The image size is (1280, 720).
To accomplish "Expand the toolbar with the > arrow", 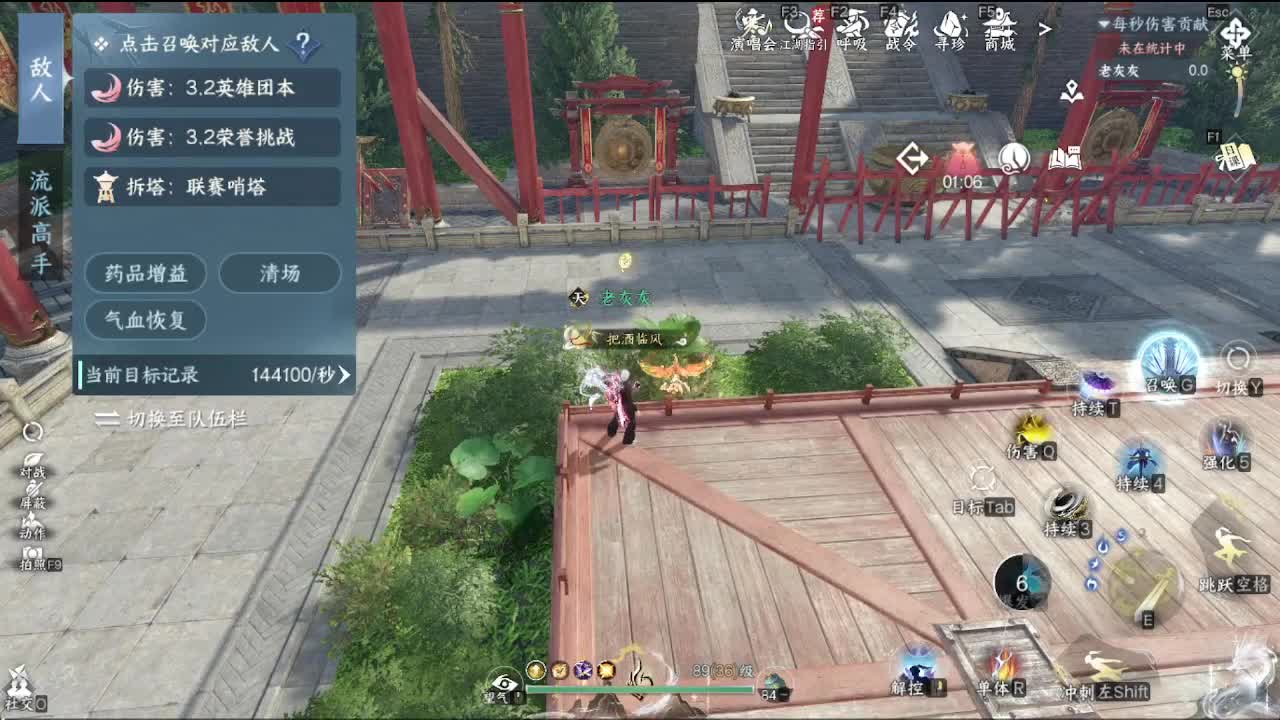I will click(x=1046, y=28).
